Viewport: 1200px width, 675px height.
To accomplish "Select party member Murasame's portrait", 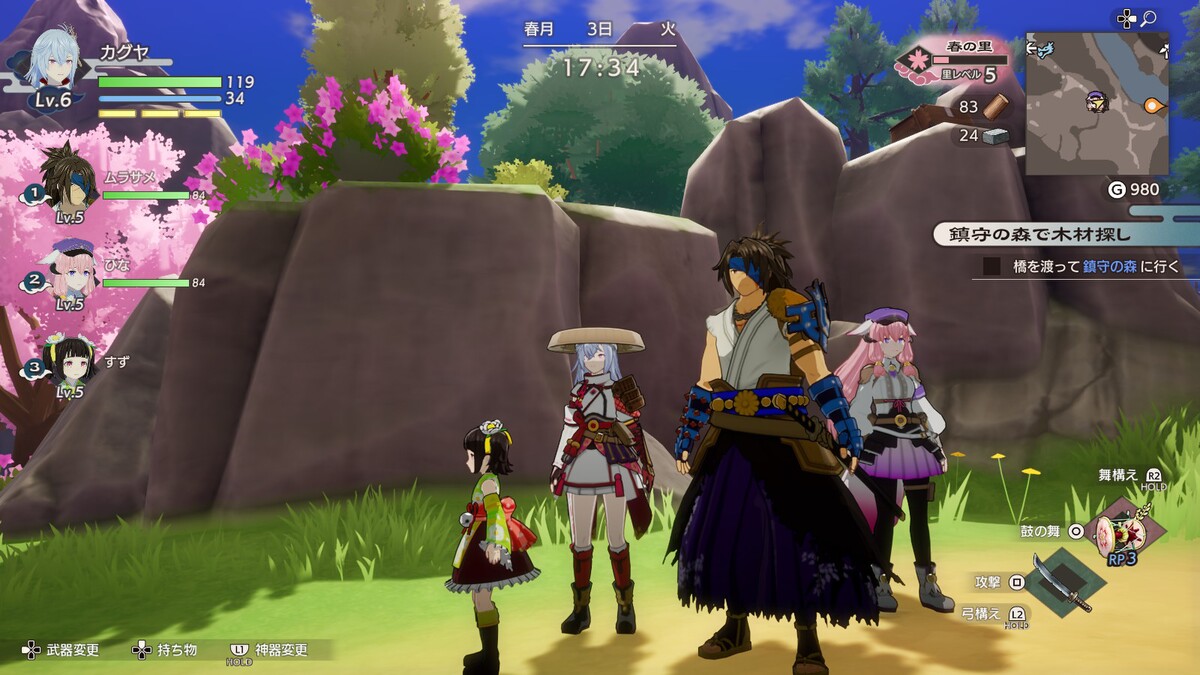I will [x=70, y=175].
